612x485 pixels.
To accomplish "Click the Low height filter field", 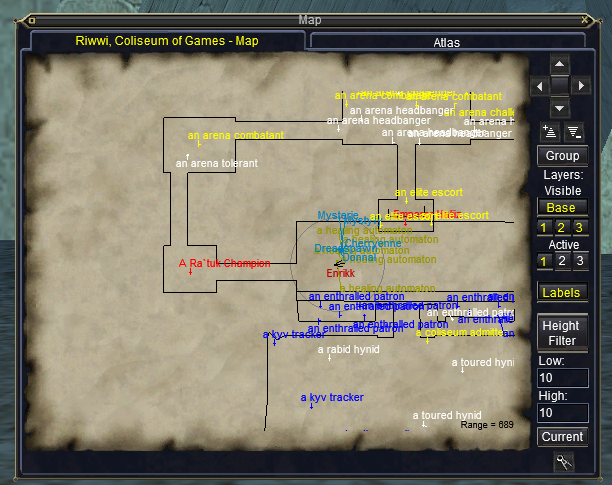I will tap(562, 378).
